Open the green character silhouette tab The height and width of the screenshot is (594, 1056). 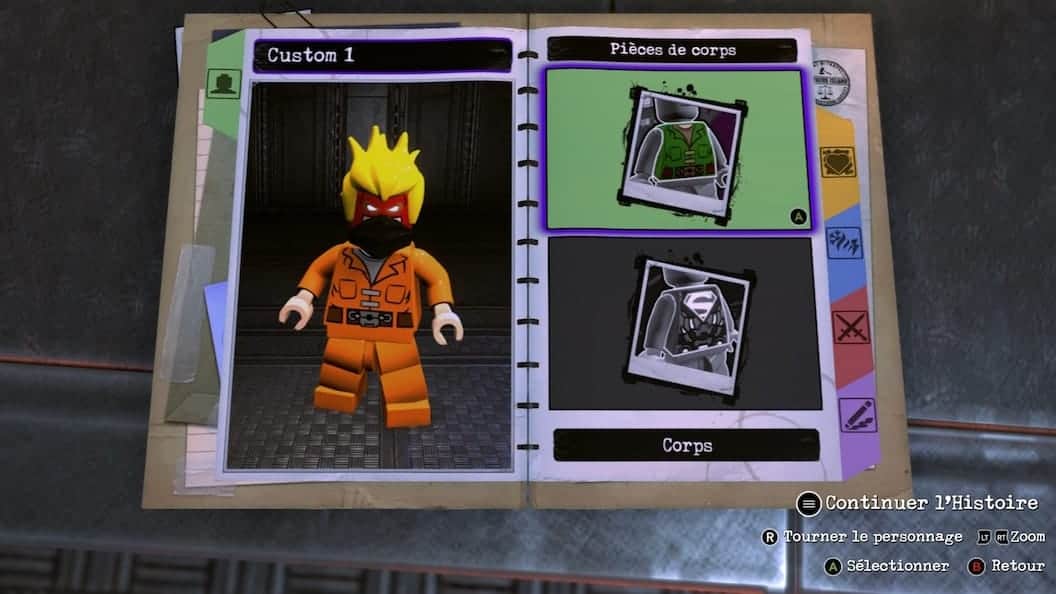tap(223, 82)
